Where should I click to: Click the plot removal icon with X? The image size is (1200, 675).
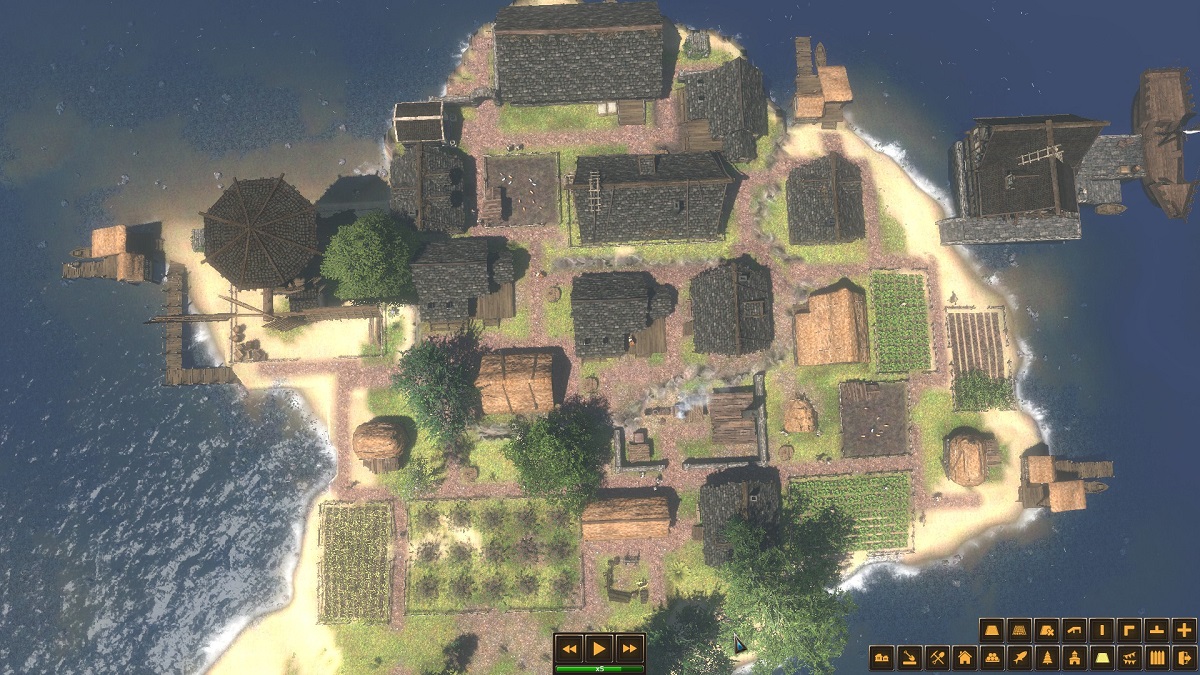[1047, 630]
